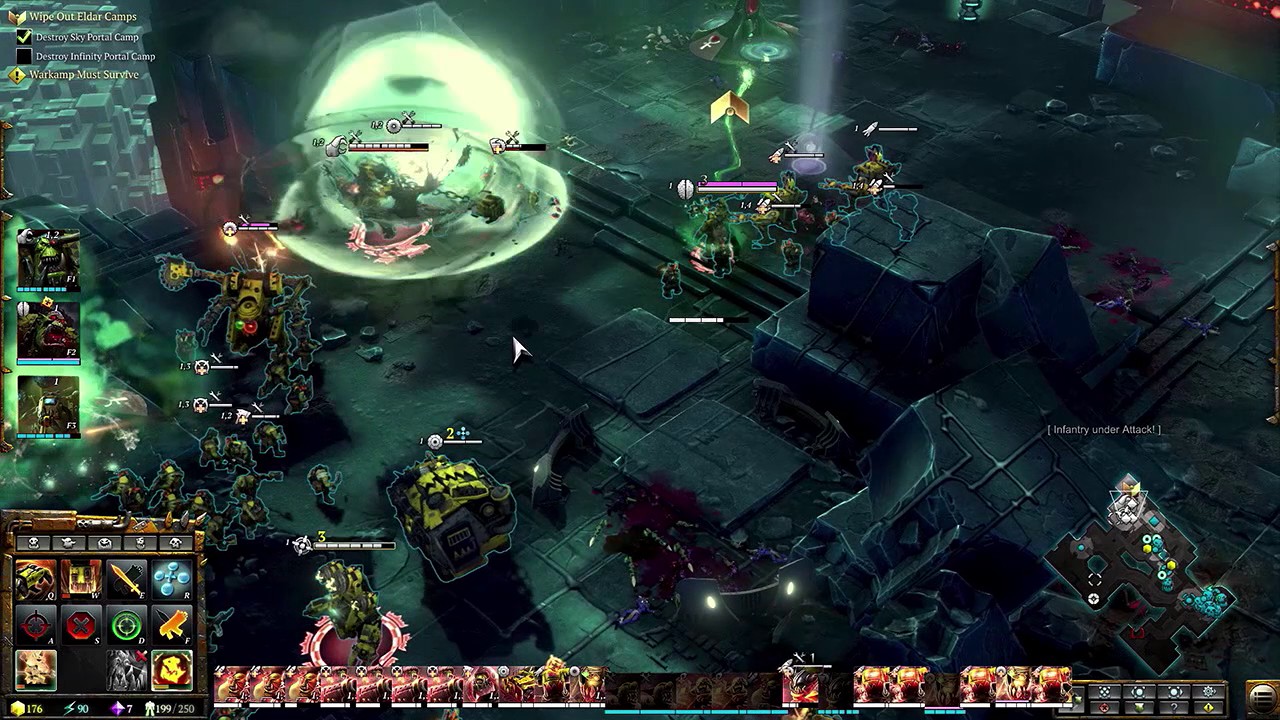Click the question mark help button
Image resolution: width=1280 pixels, height=720 pixels.
pos(1174,708)
